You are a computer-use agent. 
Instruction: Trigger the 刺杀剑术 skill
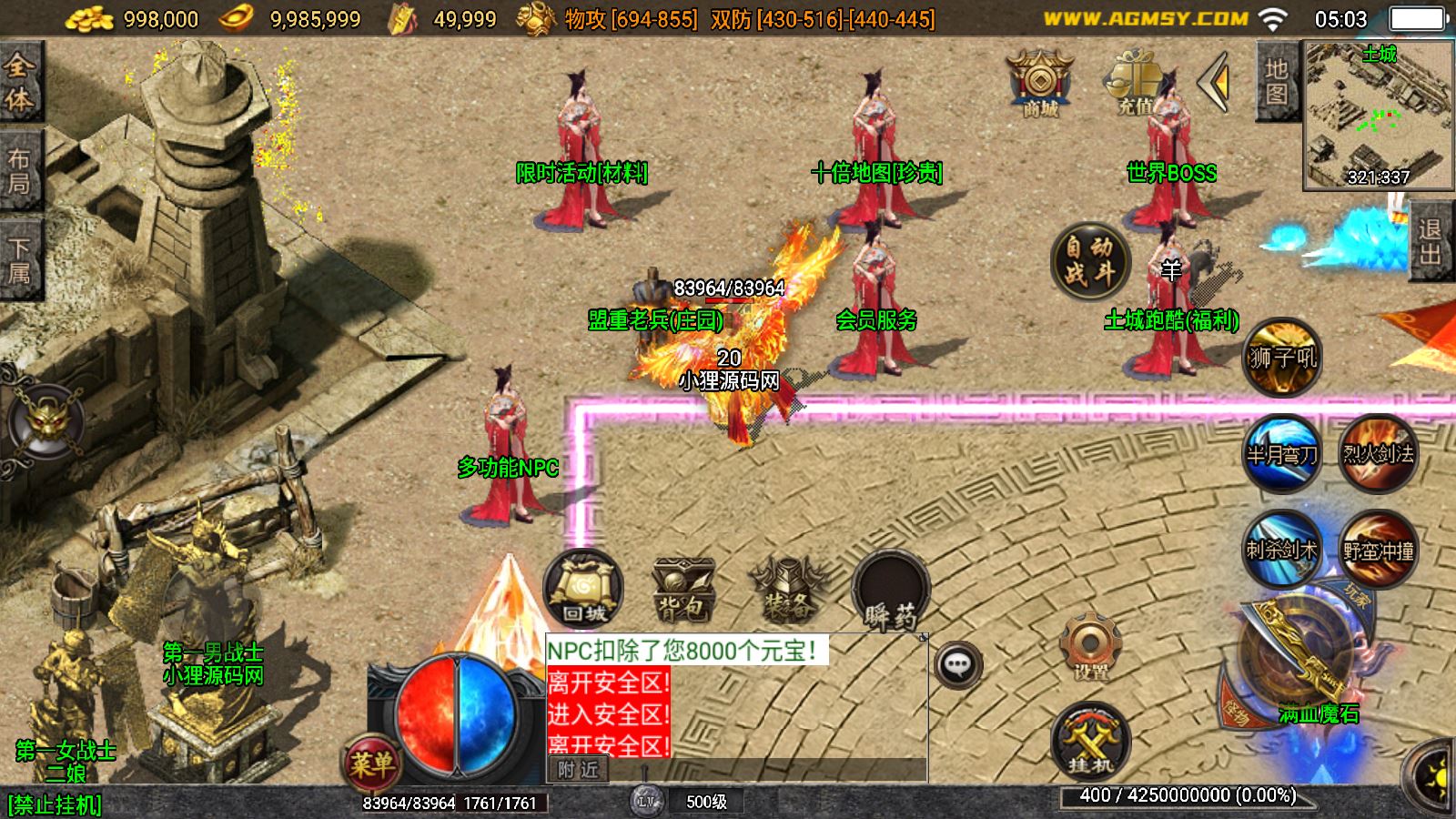(1281, 549)
